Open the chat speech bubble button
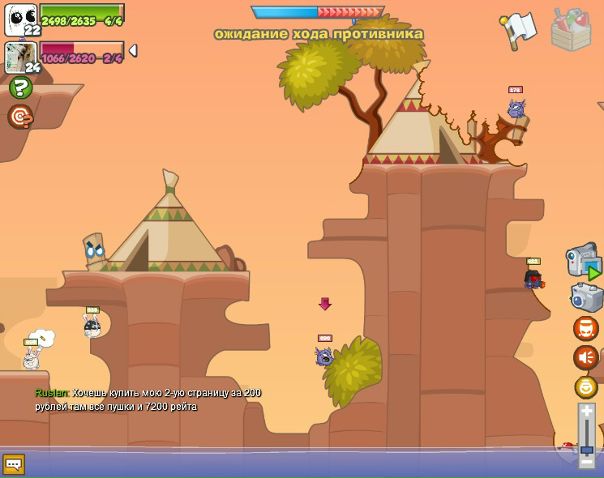 pyautogui.click(x=13, y=464)
